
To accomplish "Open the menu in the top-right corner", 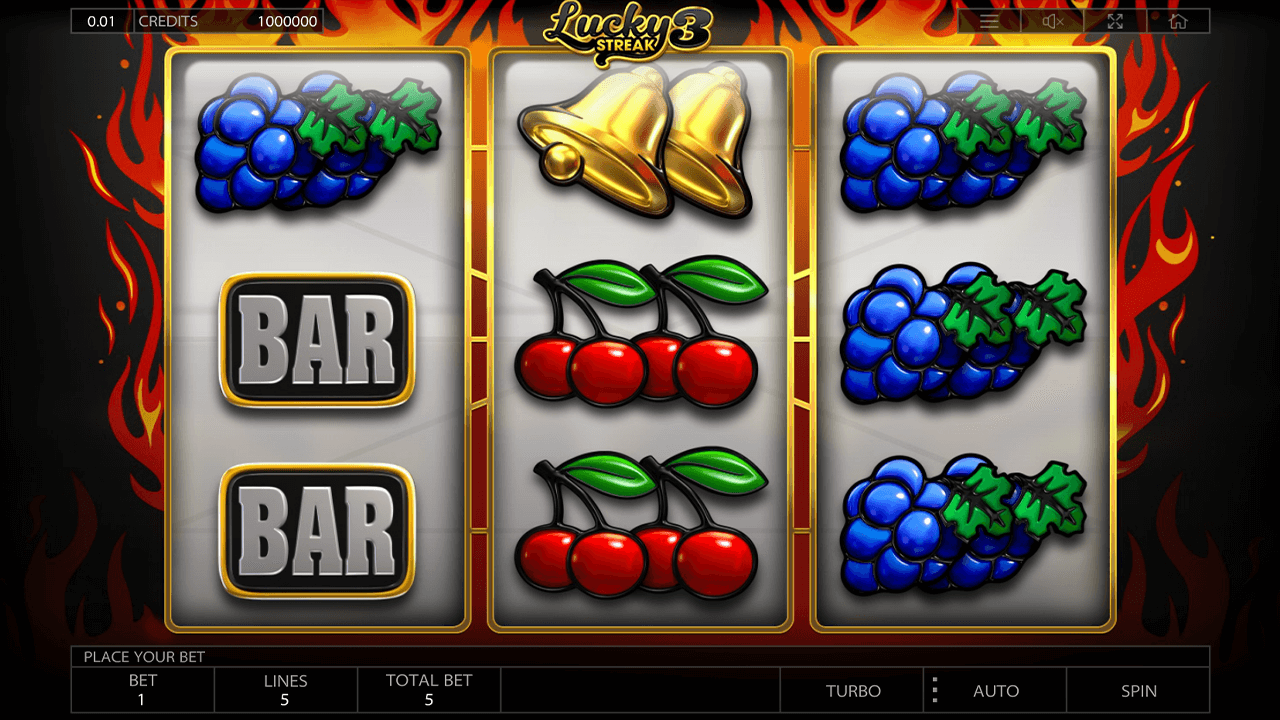I will [990, 20].
